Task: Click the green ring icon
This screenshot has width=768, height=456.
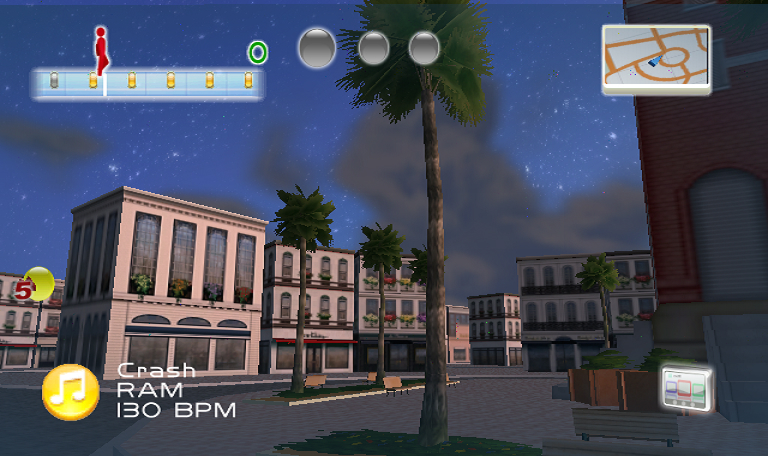Action: [257, 52]
